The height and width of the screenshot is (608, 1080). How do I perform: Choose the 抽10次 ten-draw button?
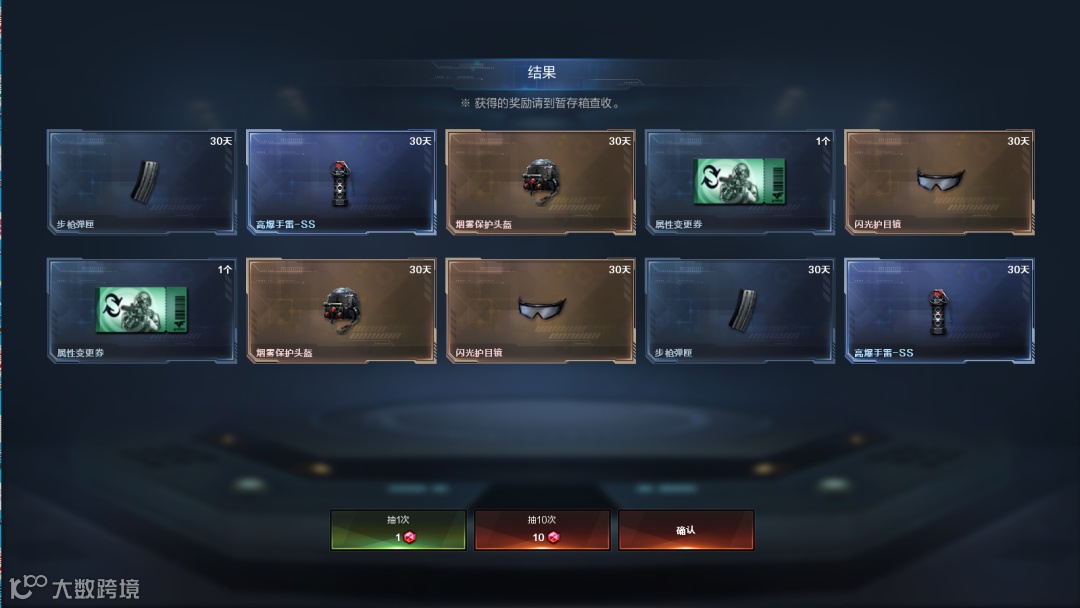click(542, 529)
